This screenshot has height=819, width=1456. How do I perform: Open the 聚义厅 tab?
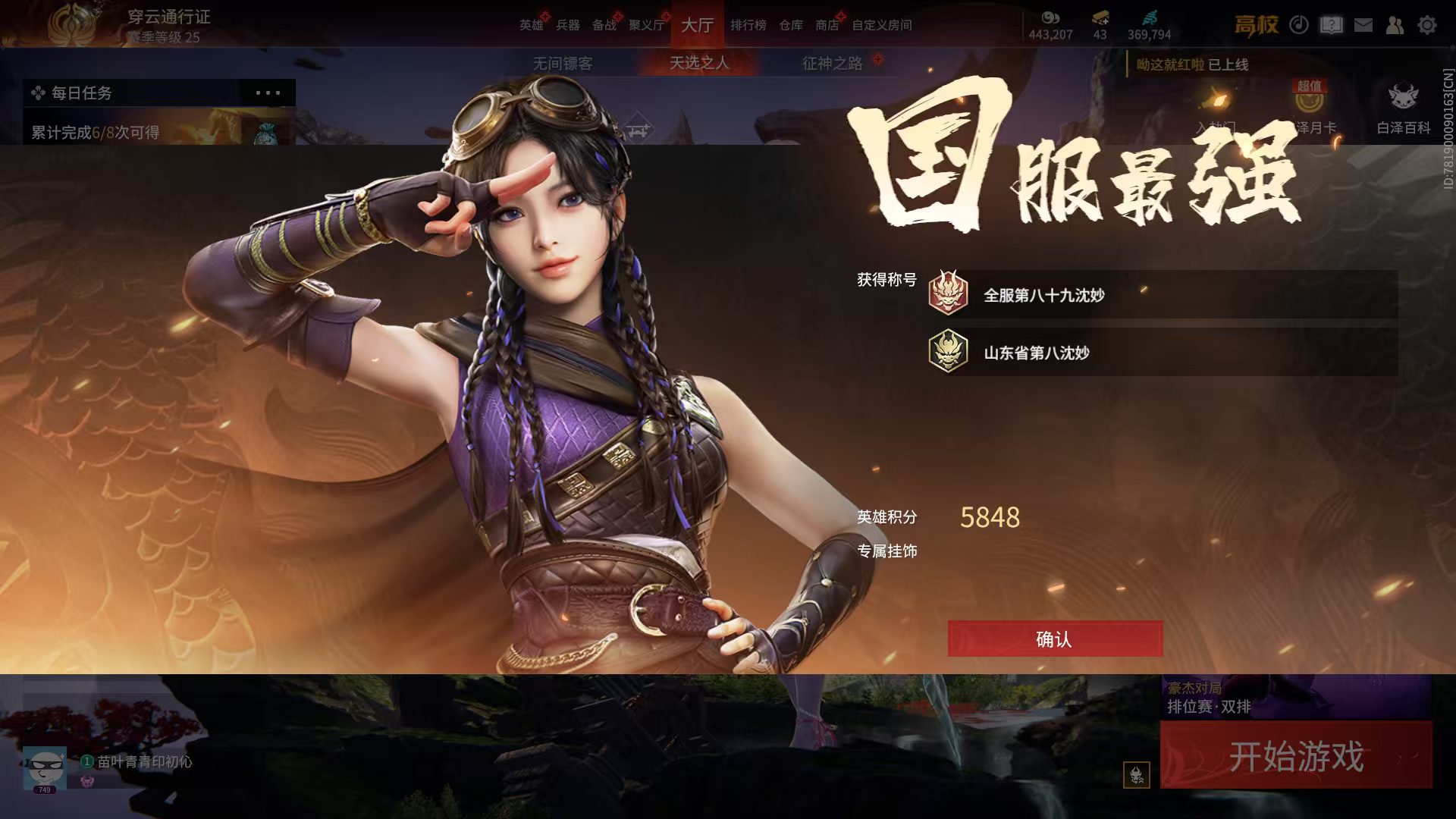click(646, 25)
